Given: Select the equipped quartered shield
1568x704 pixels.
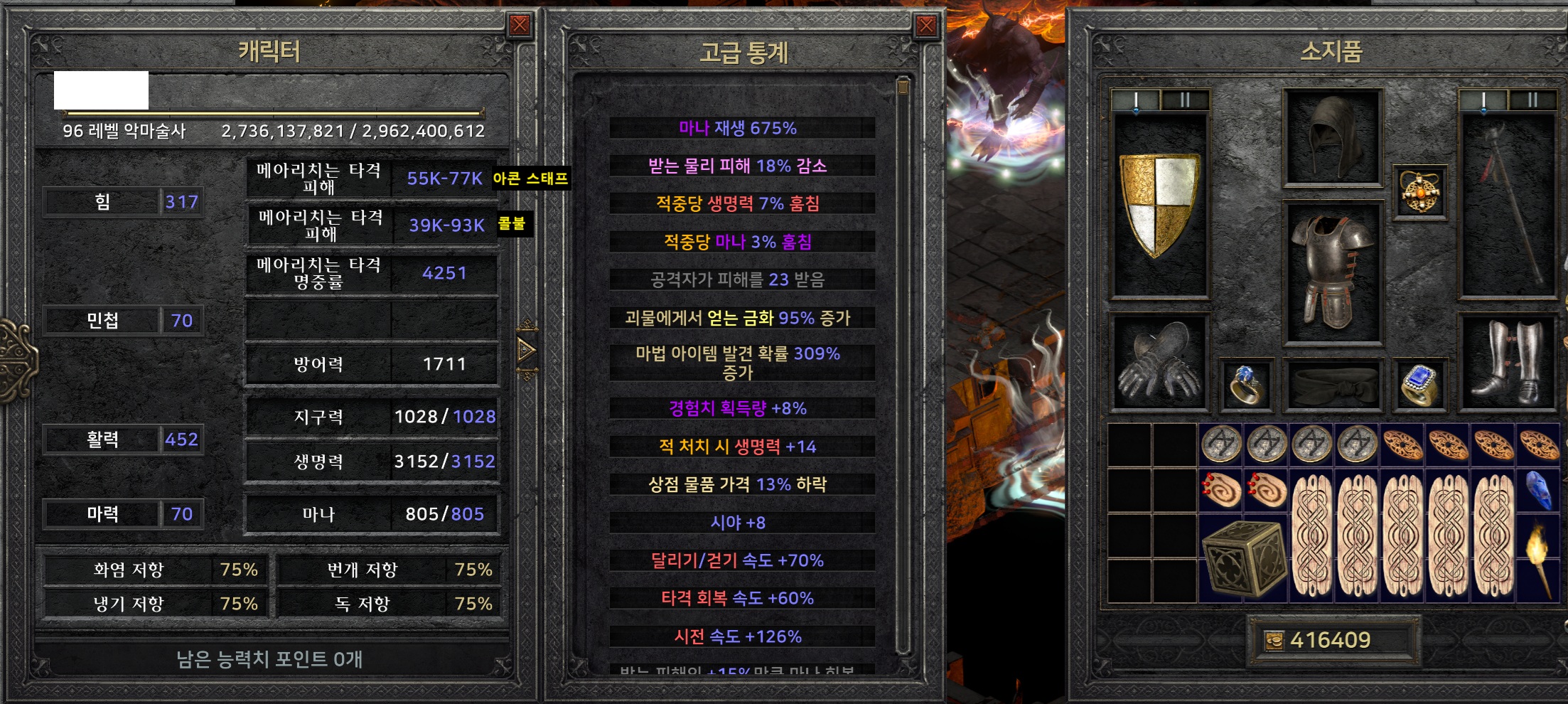Looking at the screenshot, I should [1159, 205].
